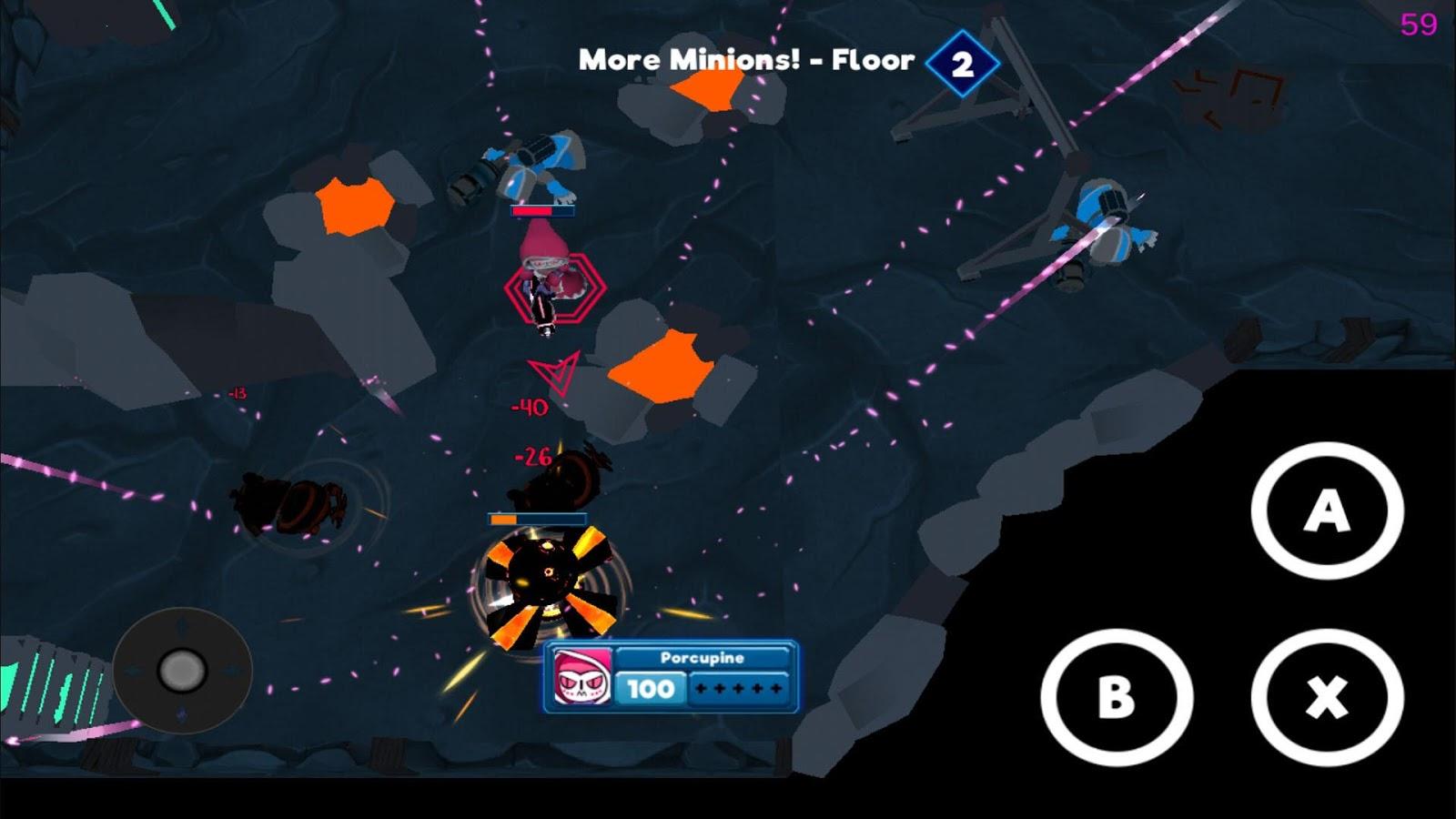The image size is (1456, 819).
Task: Tap the B action button
Action: (x=1117, y=697)
